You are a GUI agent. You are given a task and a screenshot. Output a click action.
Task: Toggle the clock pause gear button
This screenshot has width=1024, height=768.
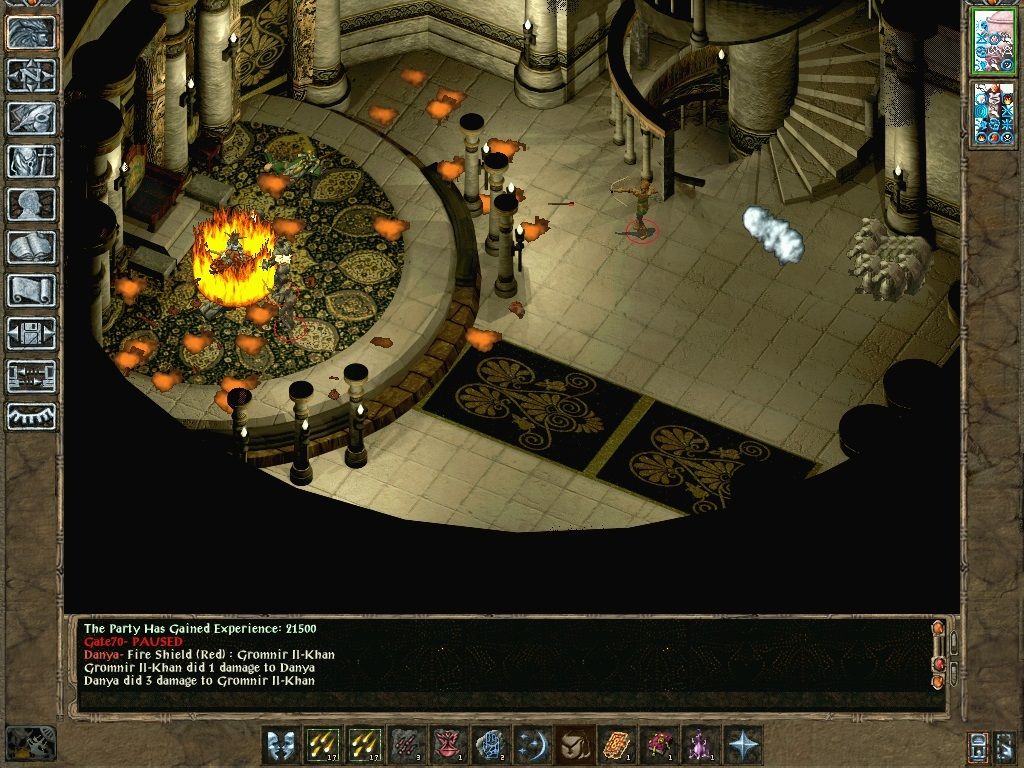tap(30, 744)
